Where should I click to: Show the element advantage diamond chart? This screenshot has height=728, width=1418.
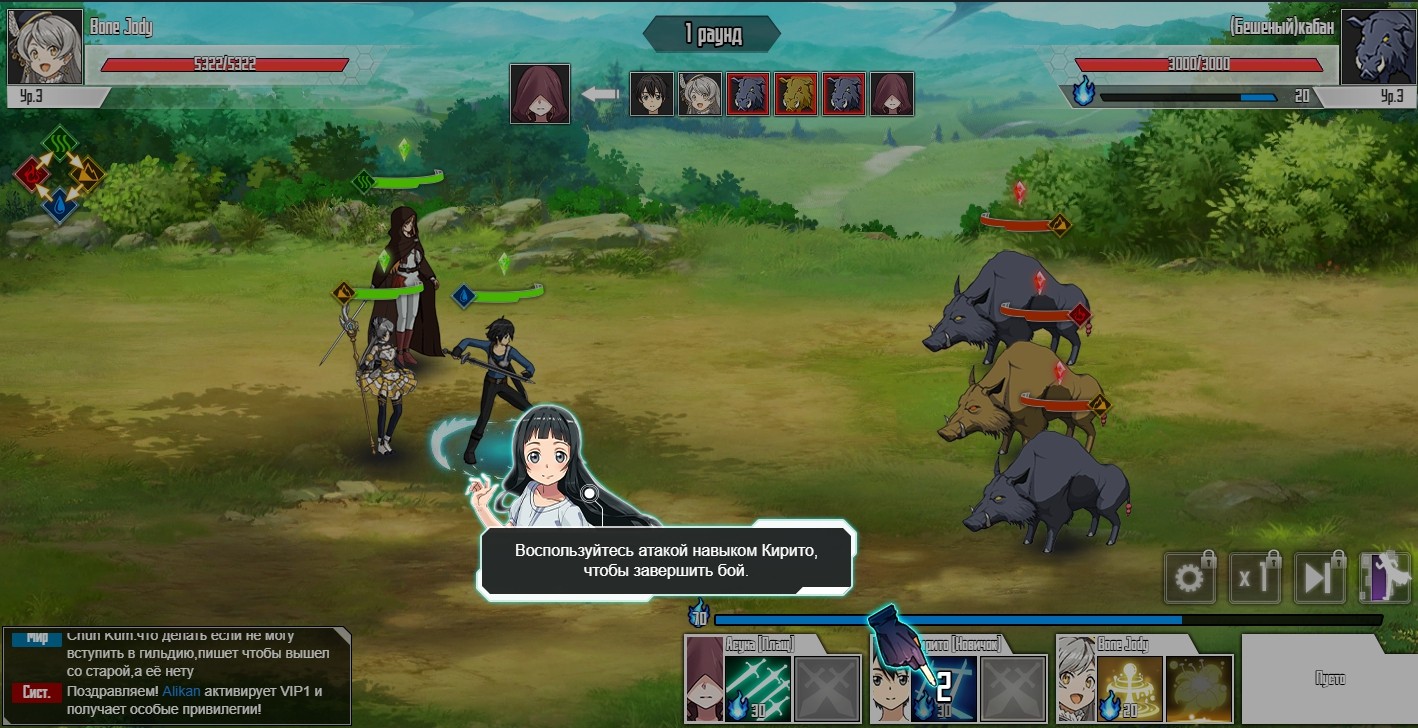coord(59,174)
